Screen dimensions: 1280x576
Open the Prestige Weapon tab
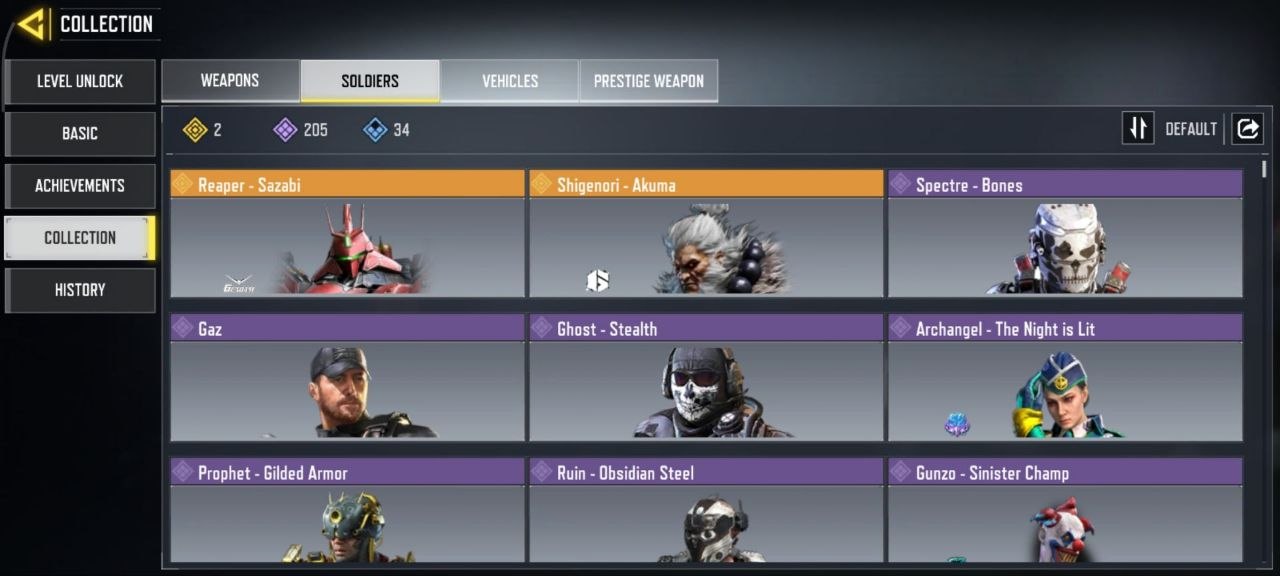pyautogui.click(x=649, y=81)
